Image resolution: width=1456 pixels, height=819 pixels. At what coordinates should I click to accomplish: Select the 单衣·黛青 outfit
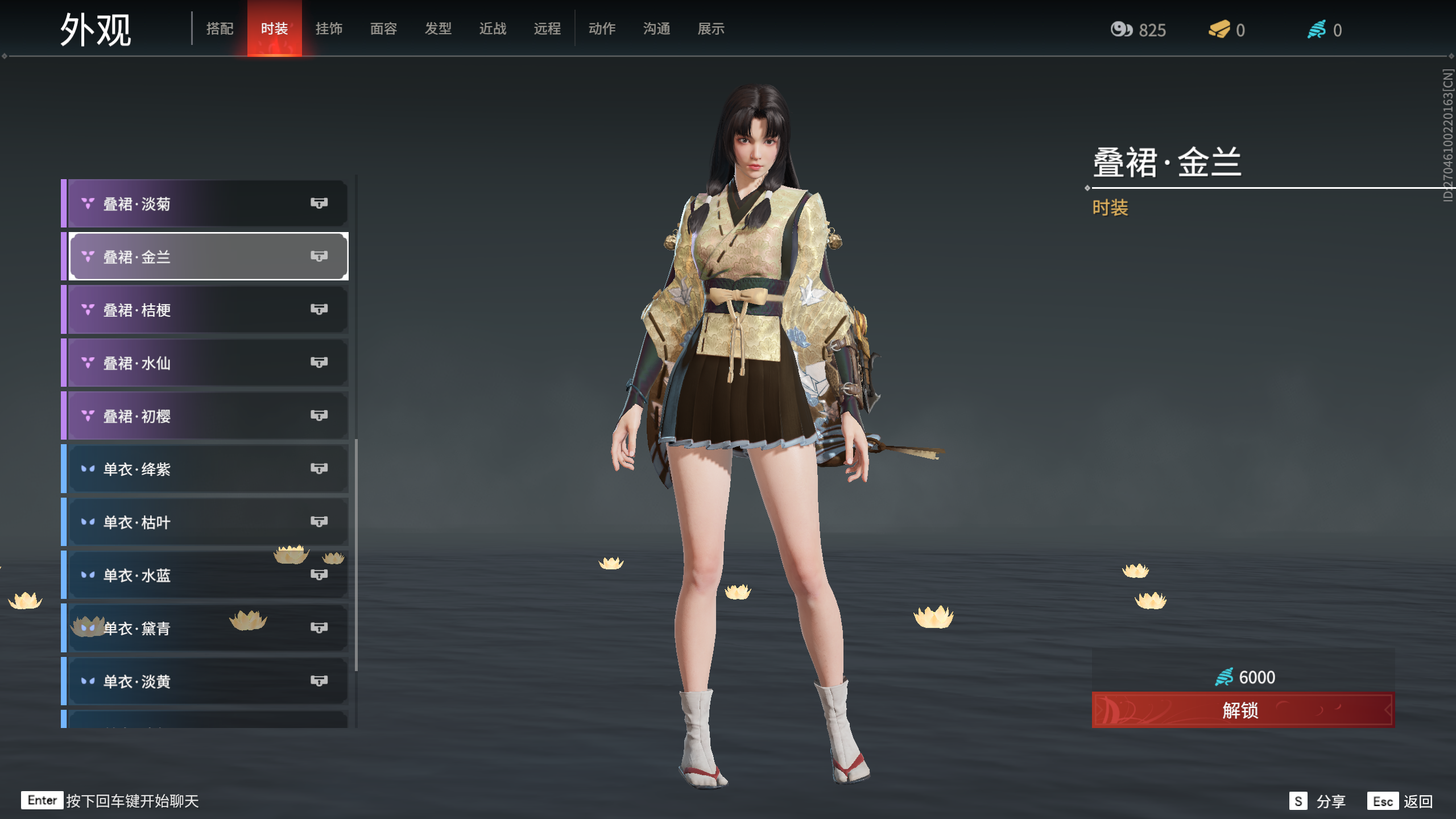205,627
